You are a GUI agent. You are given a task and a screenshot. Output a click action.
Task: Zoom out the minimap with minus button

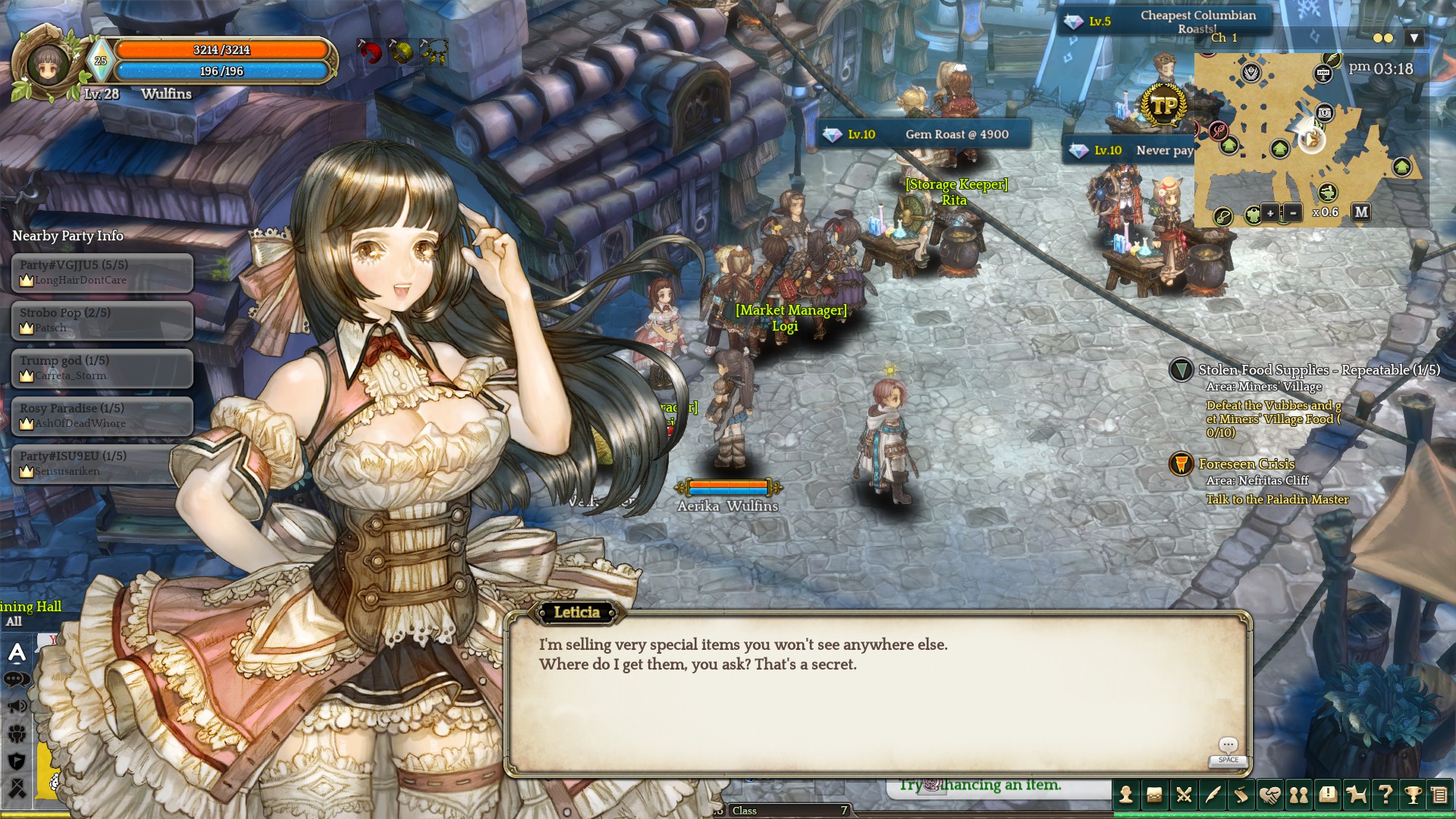click(1293, 213)
